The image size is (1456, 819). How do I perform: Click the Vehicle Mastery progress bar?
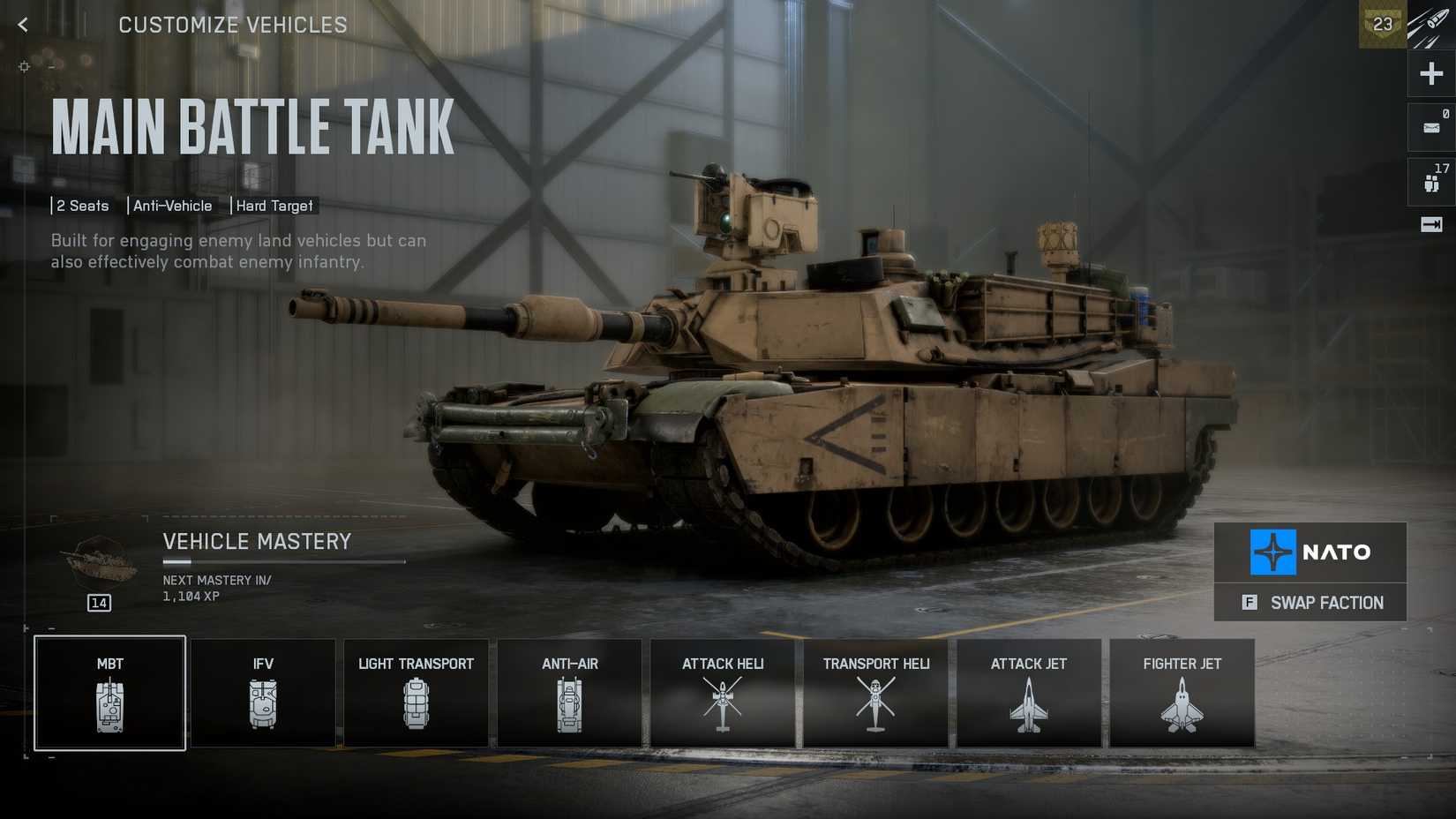(x=282, y=560)
